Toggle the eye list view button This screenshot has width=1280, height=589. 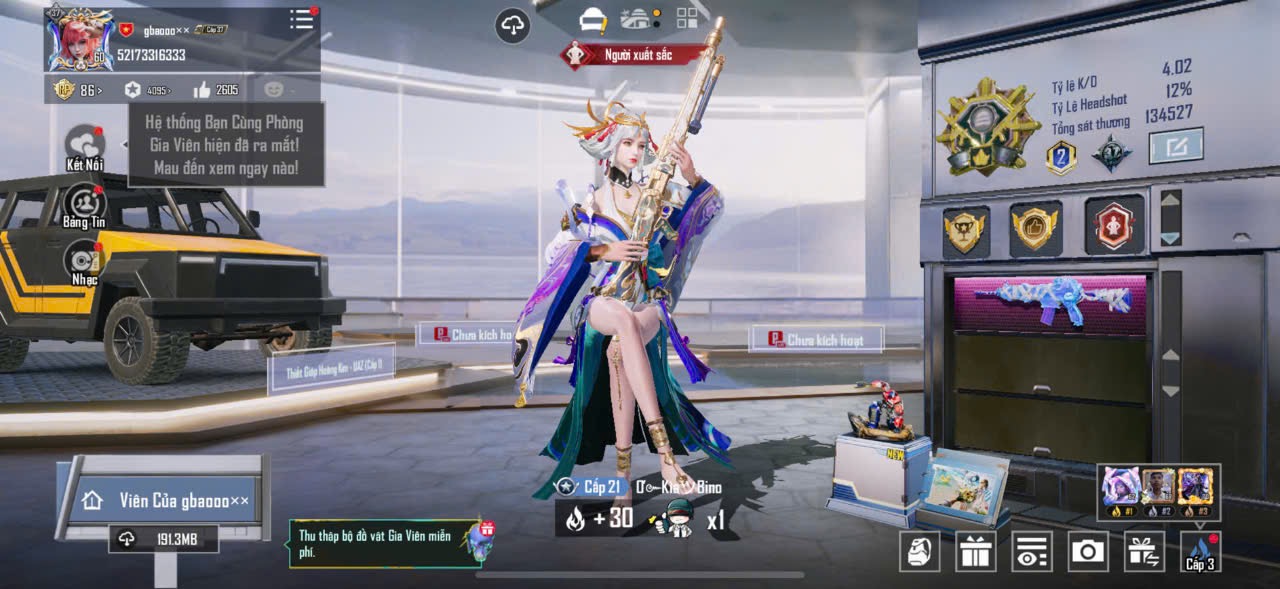1032,551
